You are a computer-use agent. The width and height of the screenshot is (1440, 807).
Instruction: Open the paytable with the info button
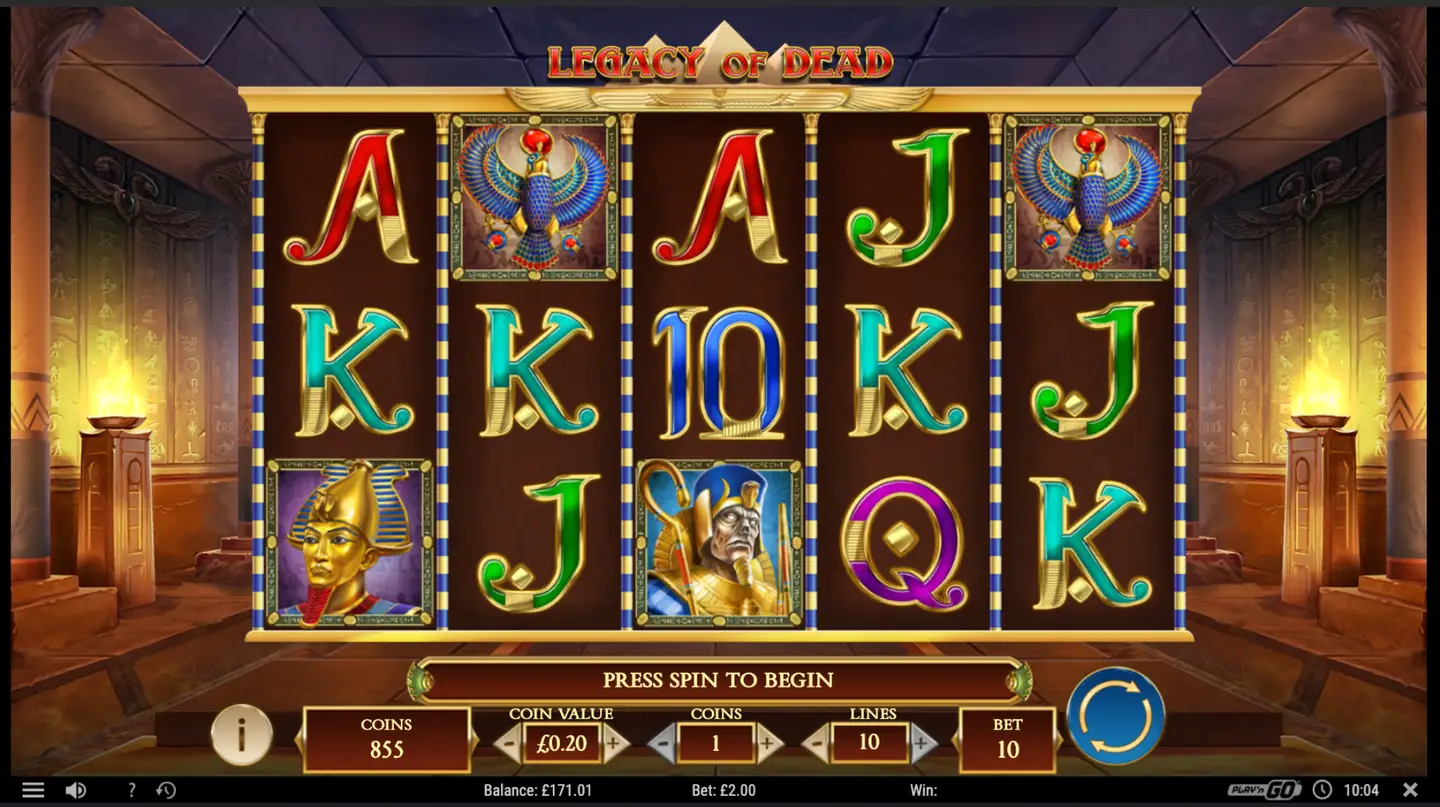click(x=243, y=735)
